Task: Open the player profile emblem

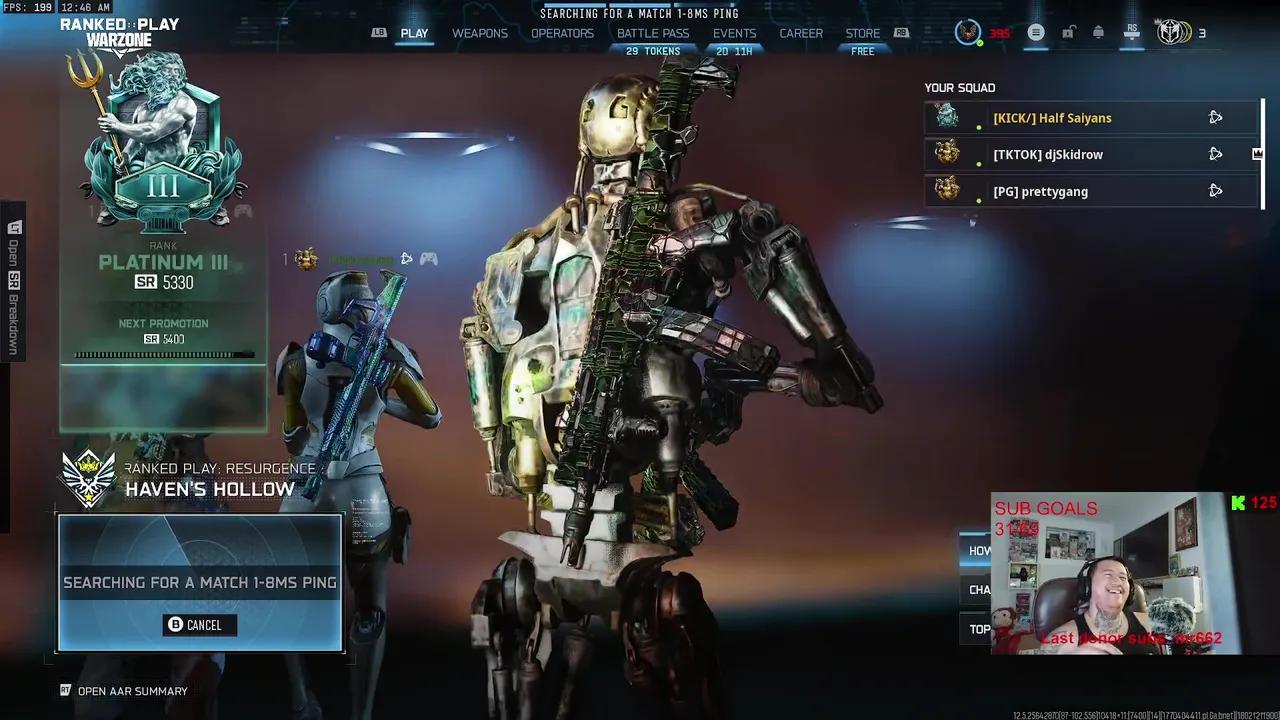Action: (967, 33)
